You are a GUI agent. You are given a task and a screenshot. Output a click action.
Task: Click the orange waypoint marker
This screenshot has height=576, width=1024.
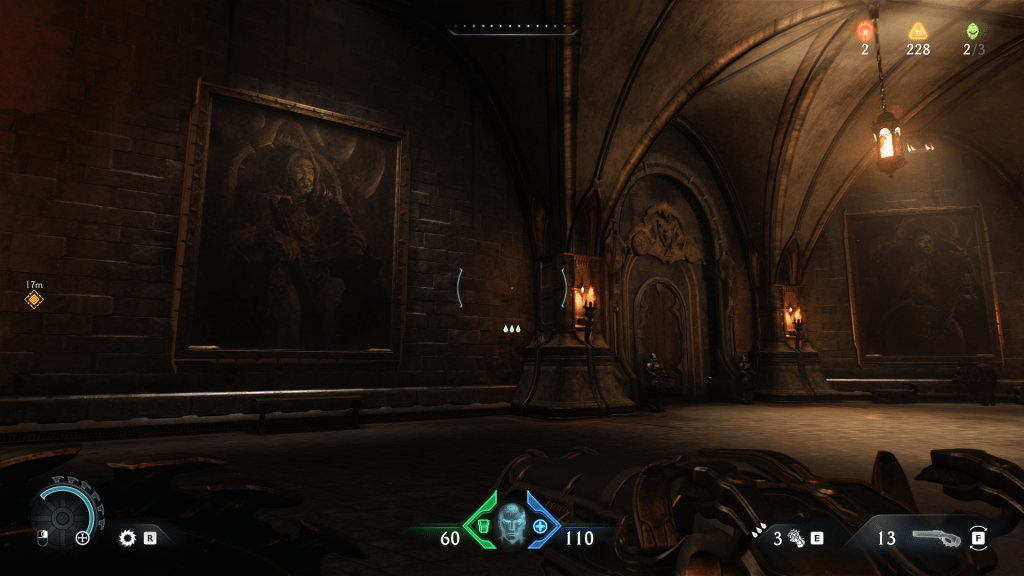click(x=34, y=299)
